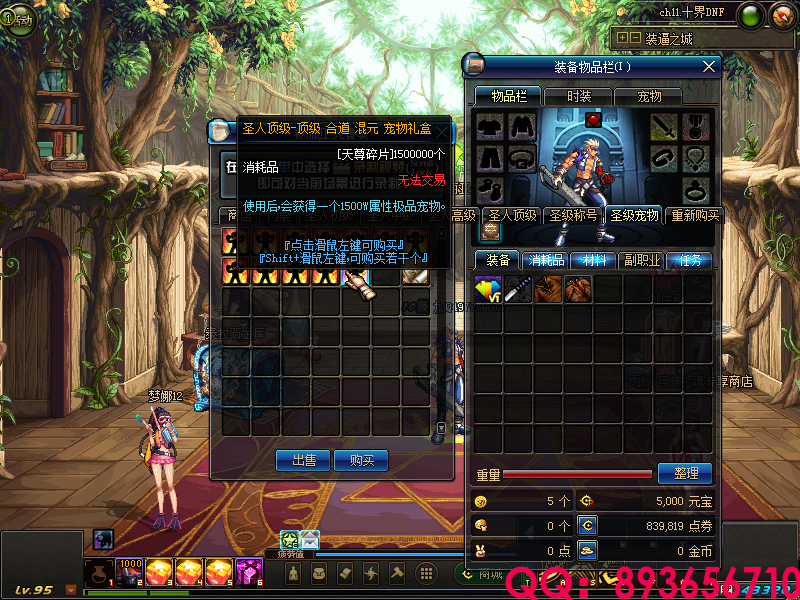Click the mail envelope notification icon
The width and height of the screenshot is (800, 600).
point(310,539)
